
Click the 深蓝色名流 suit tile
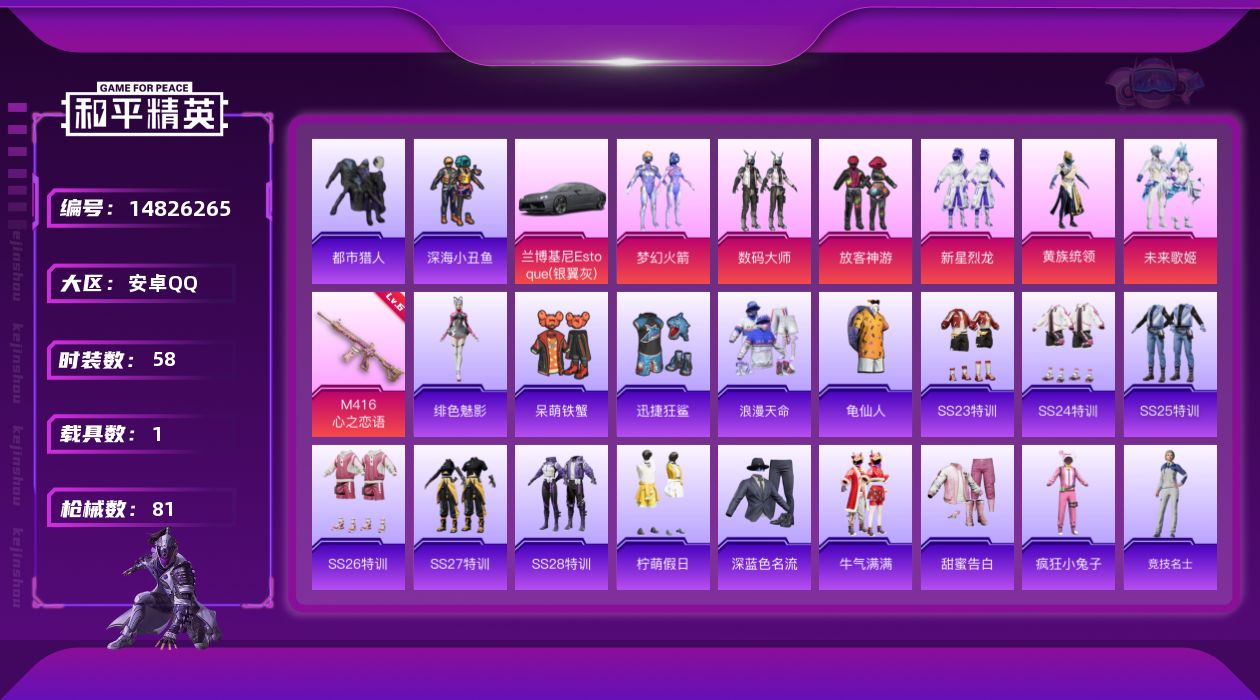(764, 517)
